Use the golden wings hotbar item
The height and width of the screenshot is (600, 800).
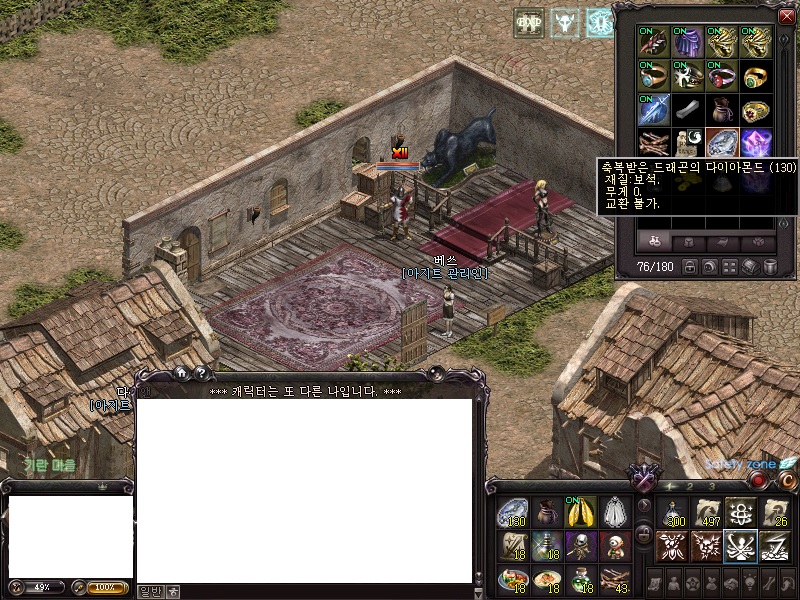point(581,512)
